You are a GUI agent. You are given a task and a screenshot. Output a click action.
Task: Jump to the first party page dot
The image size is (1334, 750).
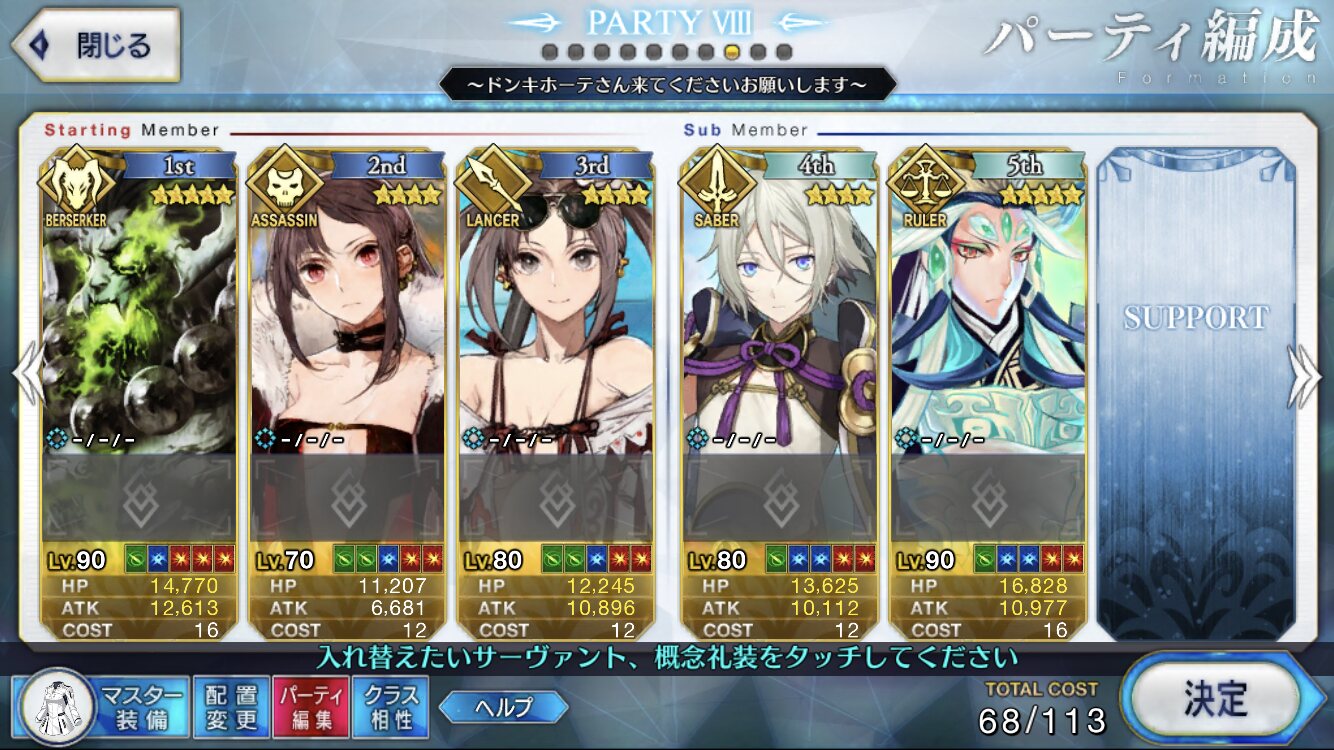[549, 51]
